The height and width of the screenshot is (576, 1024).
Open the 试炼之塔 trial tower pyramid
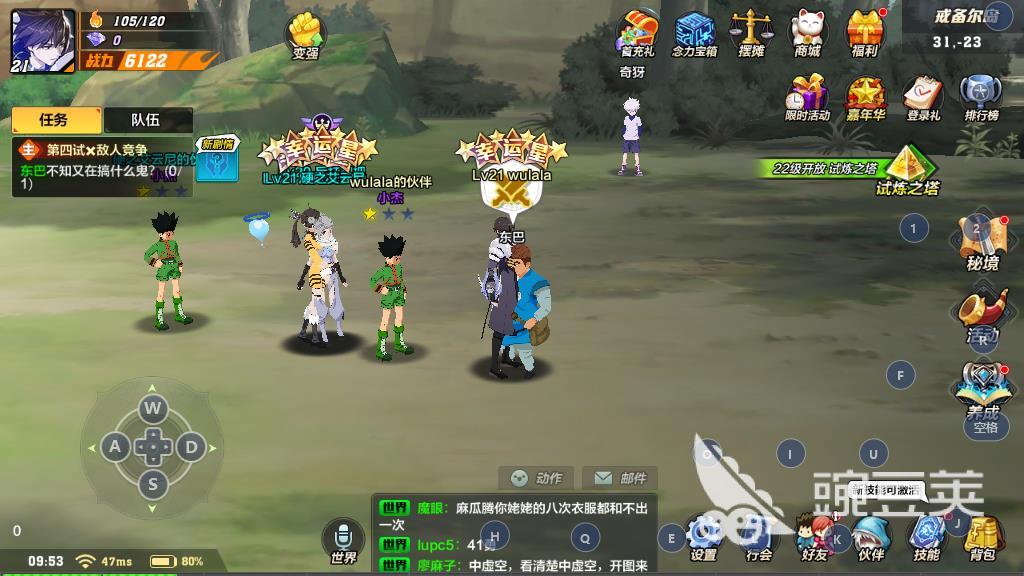[907, 166]
